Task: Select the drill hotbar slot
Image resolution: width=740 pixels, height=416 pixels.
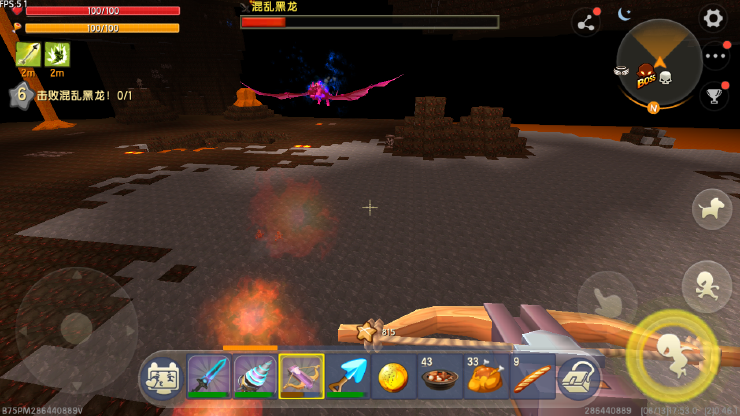Action: [255, 378]
